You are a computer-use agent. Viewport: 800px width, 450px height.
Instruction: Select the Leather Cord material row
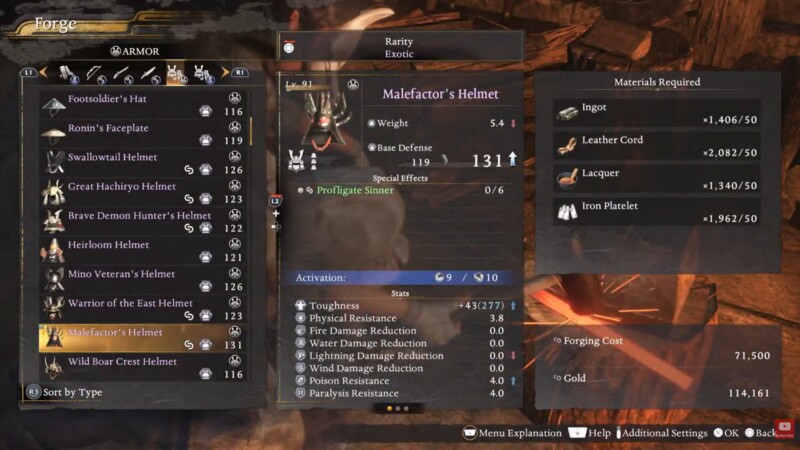657,146
